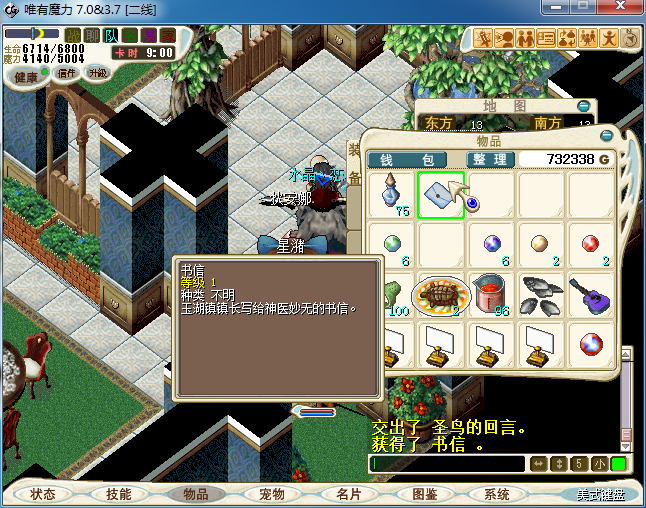
Task: Open the 名片 name card menu
Action: coord(348,494)
